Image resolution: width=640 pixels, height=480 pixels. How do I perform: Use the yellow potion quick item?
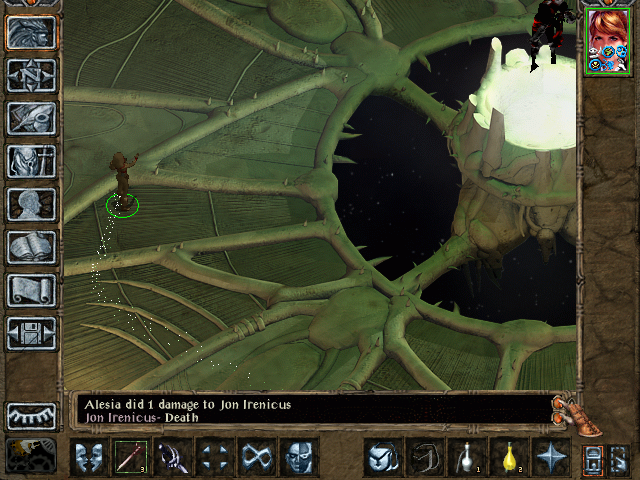[x=507, y=457]
